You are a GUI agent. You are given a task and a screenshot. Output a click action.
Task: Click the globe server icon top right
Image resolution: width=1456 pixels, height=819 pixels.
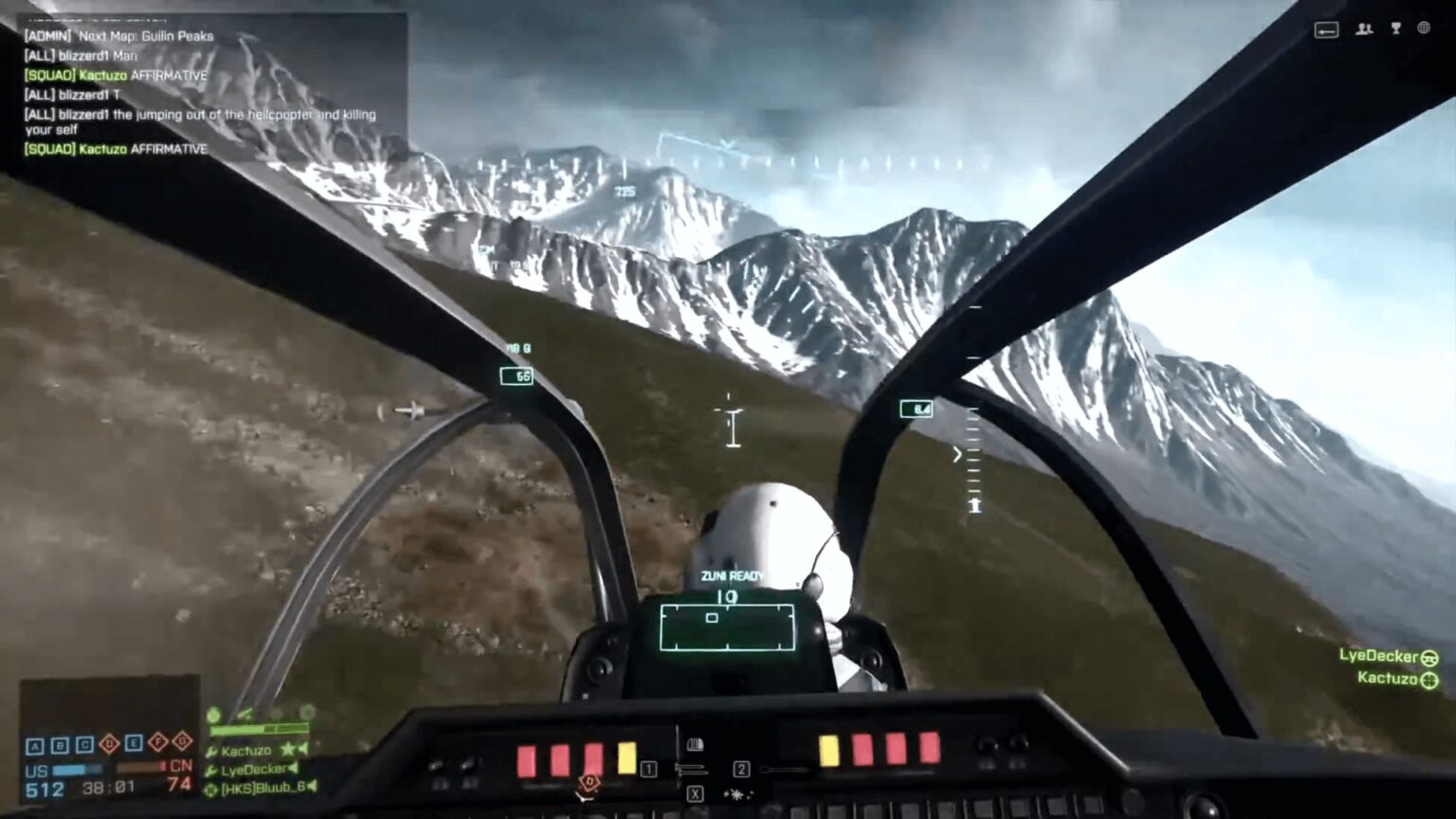coord(1425,29)
